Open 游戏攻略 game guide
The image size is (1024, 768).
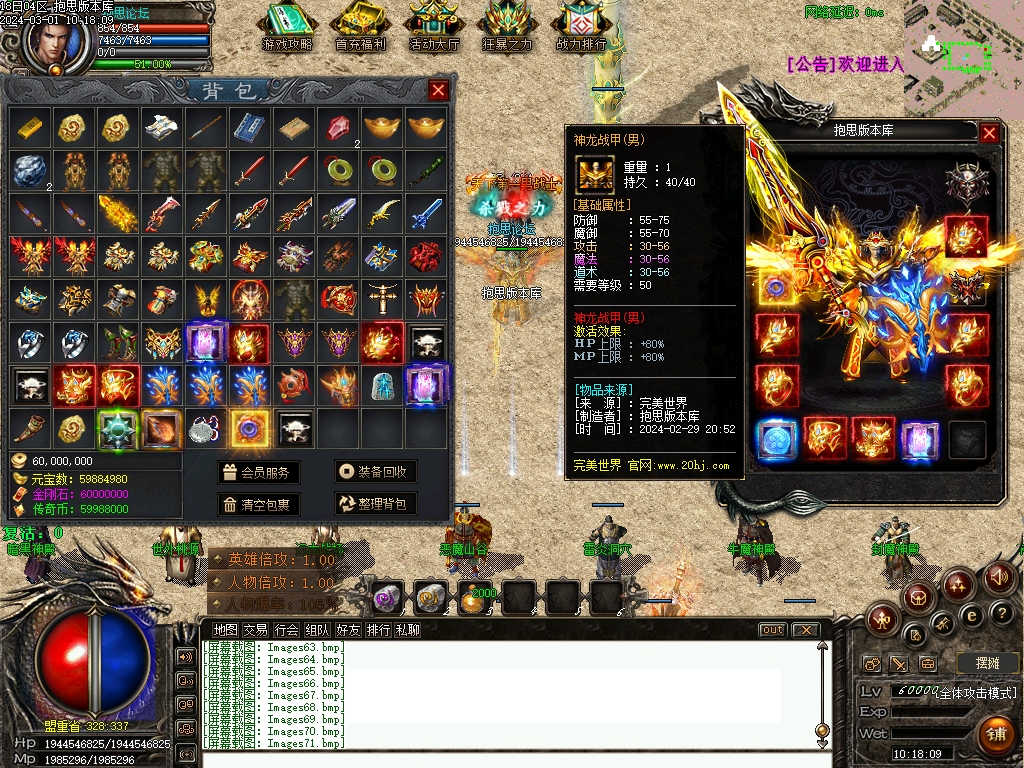coord(287,27)
